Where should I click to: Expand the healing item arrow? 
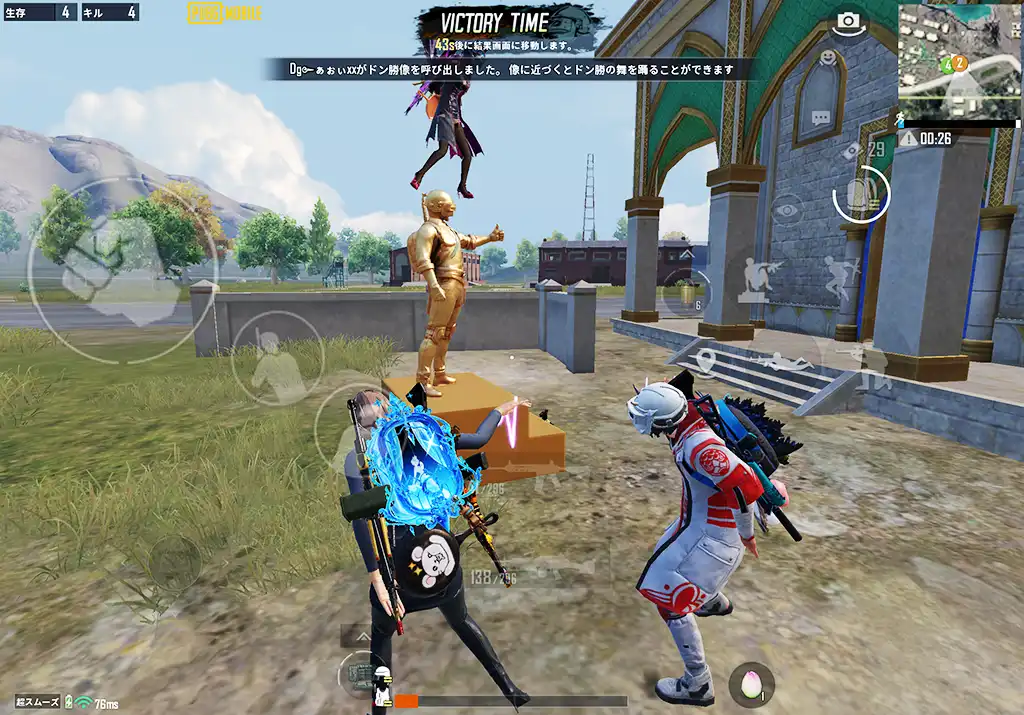[356, 636]
